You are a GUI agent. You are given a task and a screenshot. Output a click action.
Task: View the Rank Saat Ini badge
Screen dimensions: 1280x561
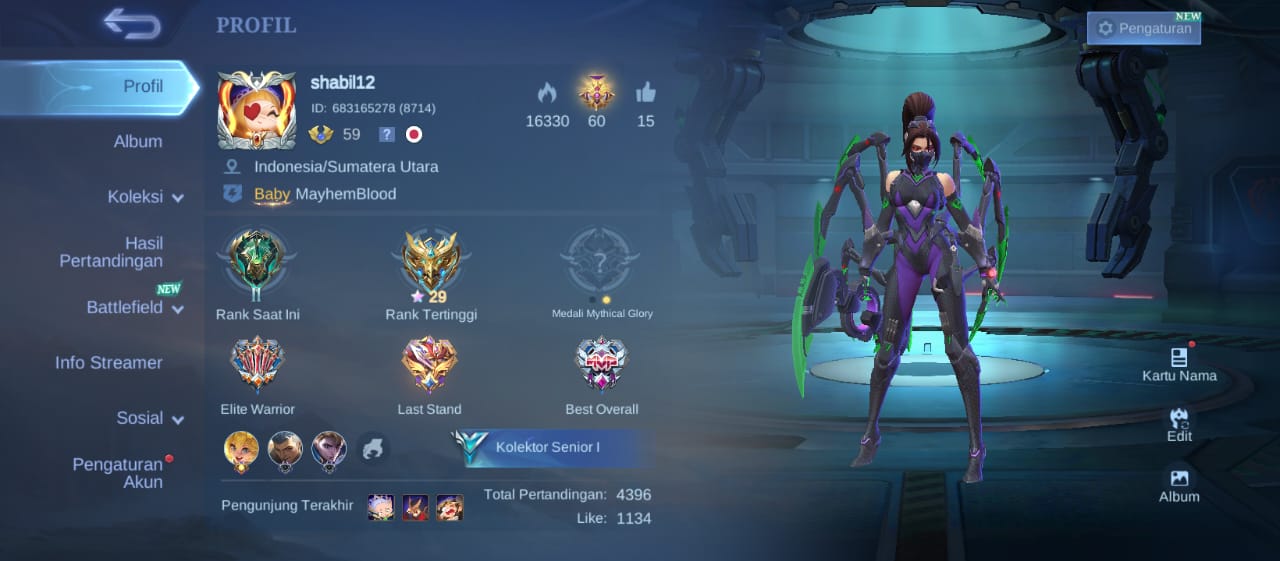[257, 262]
